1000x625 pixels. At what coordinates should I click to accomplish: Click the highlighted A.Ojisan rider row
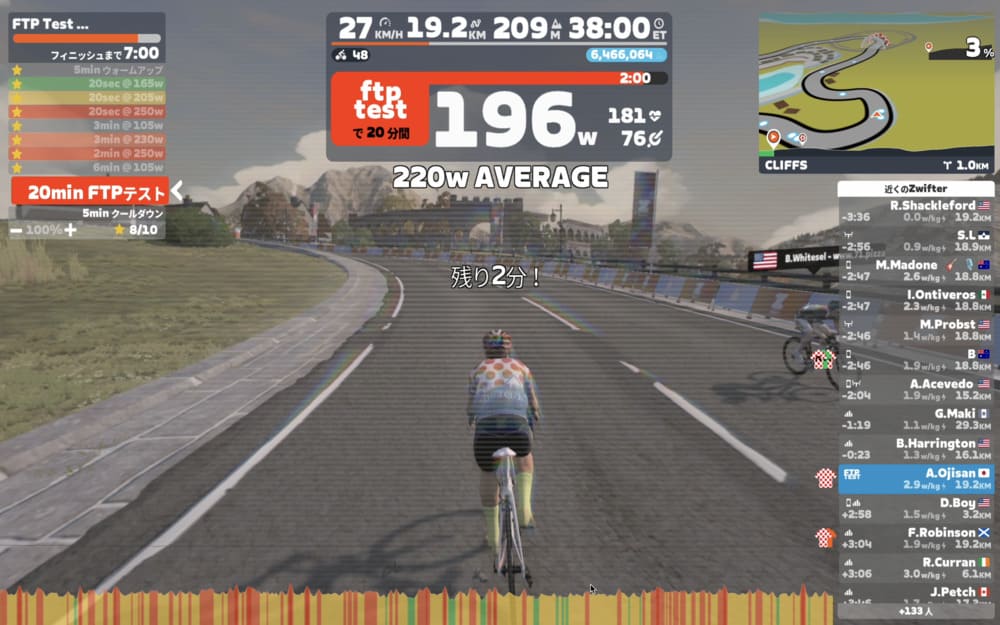tap(915, 478)
